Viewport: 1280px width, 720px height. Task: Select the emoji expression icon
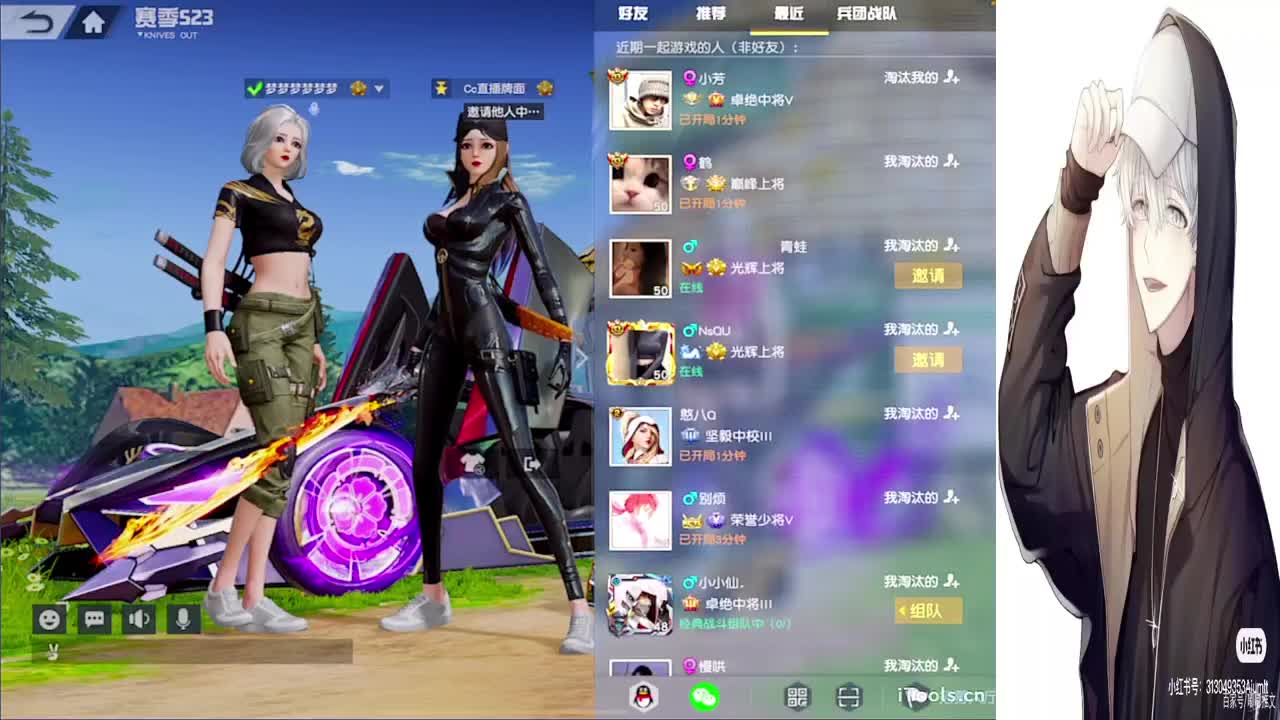coord(47,619)
